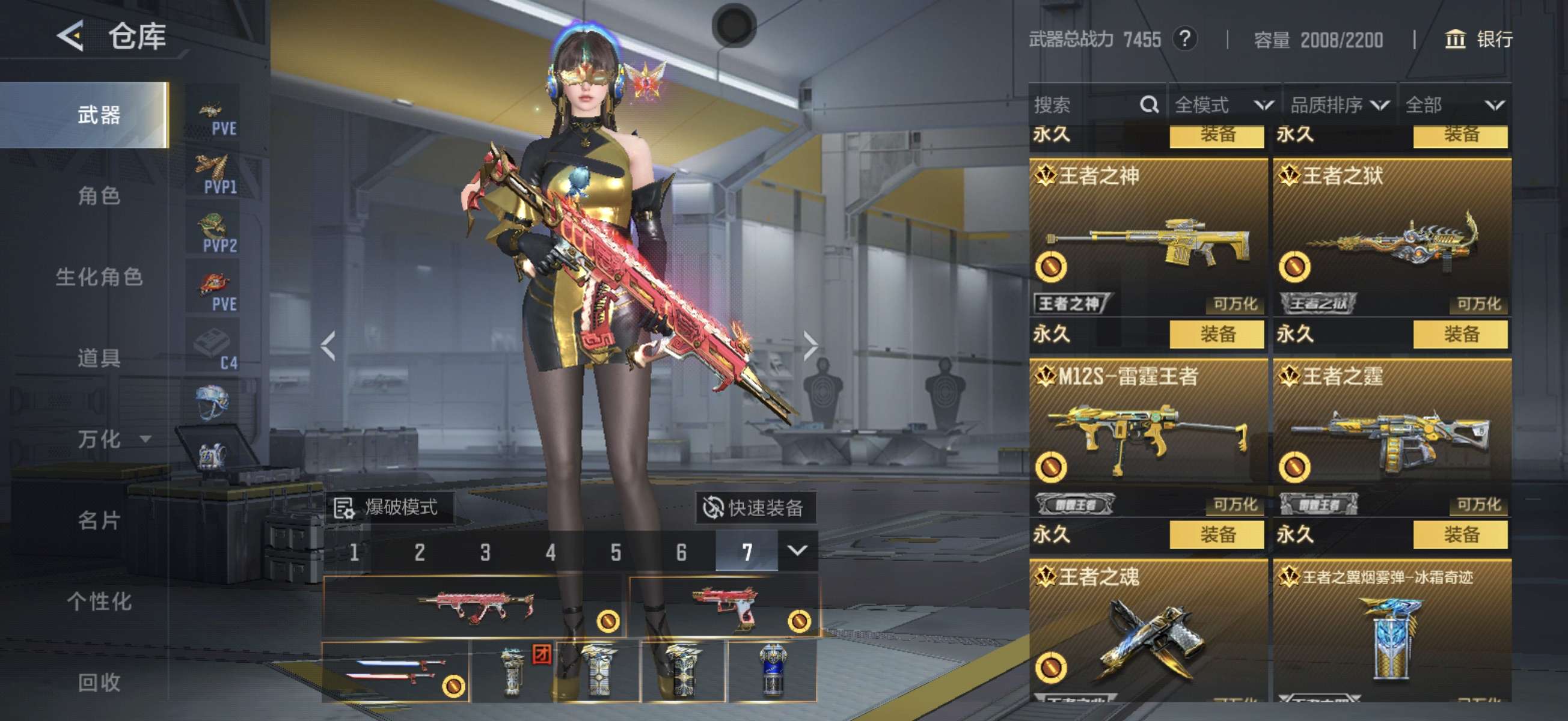
Task: Show weapon power help question mark
Action: (x=1184, y=40)
